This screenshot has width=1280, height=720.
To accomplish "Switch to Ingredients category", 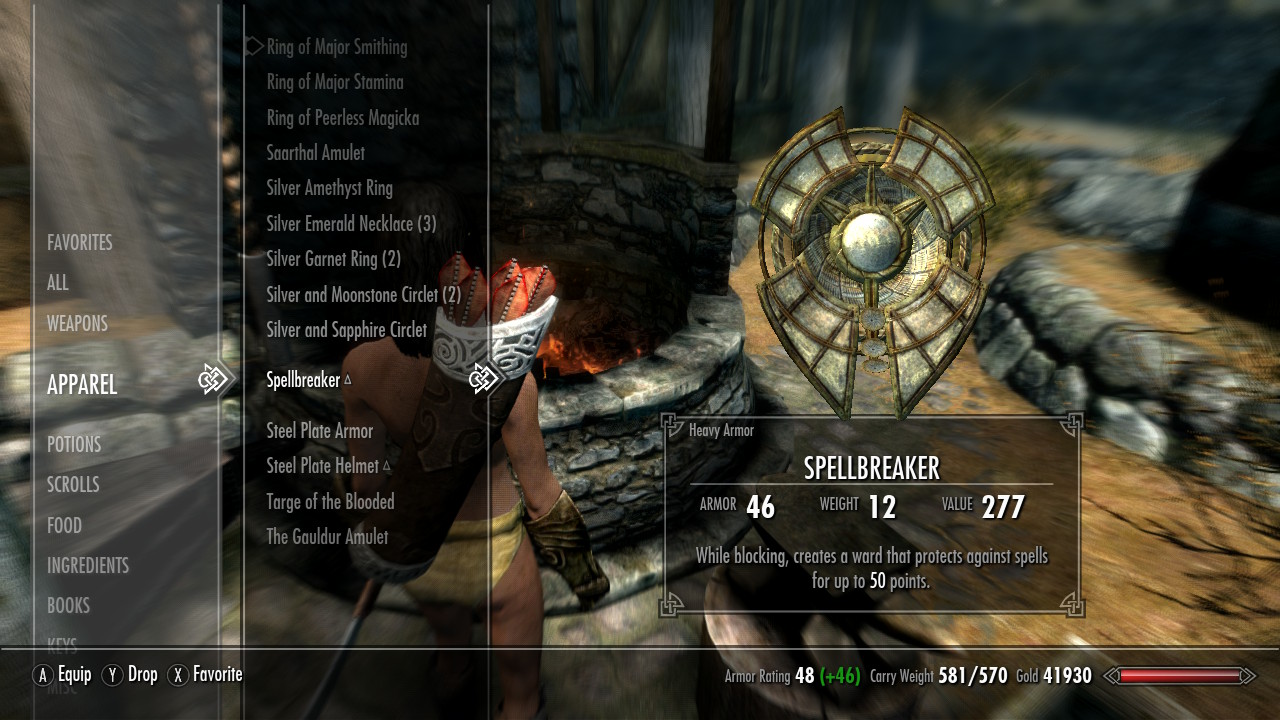I will pos(88,566).
